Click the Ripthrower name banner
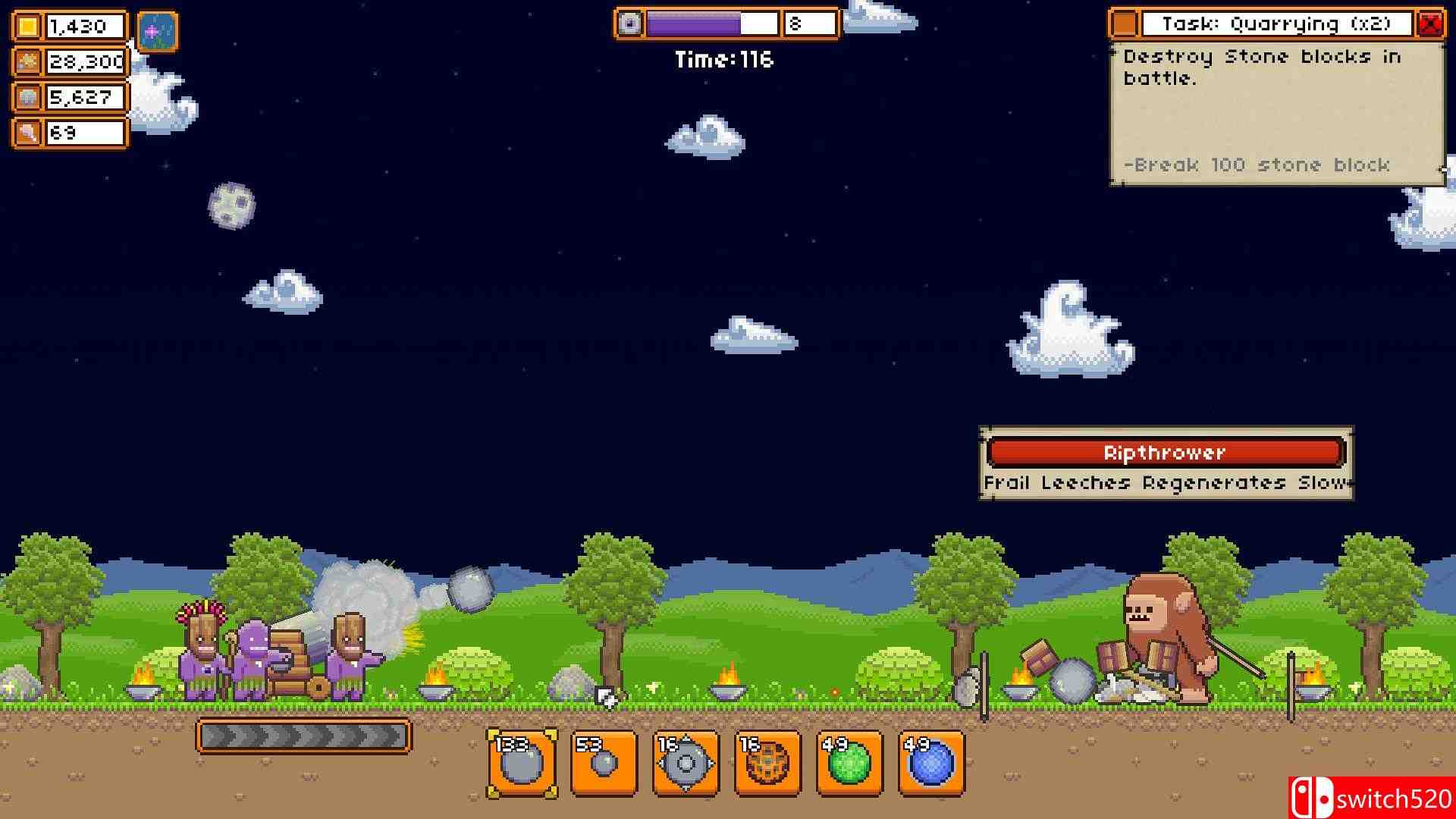Viewport: 1456px width, 819px height. tap(1165, 452)
